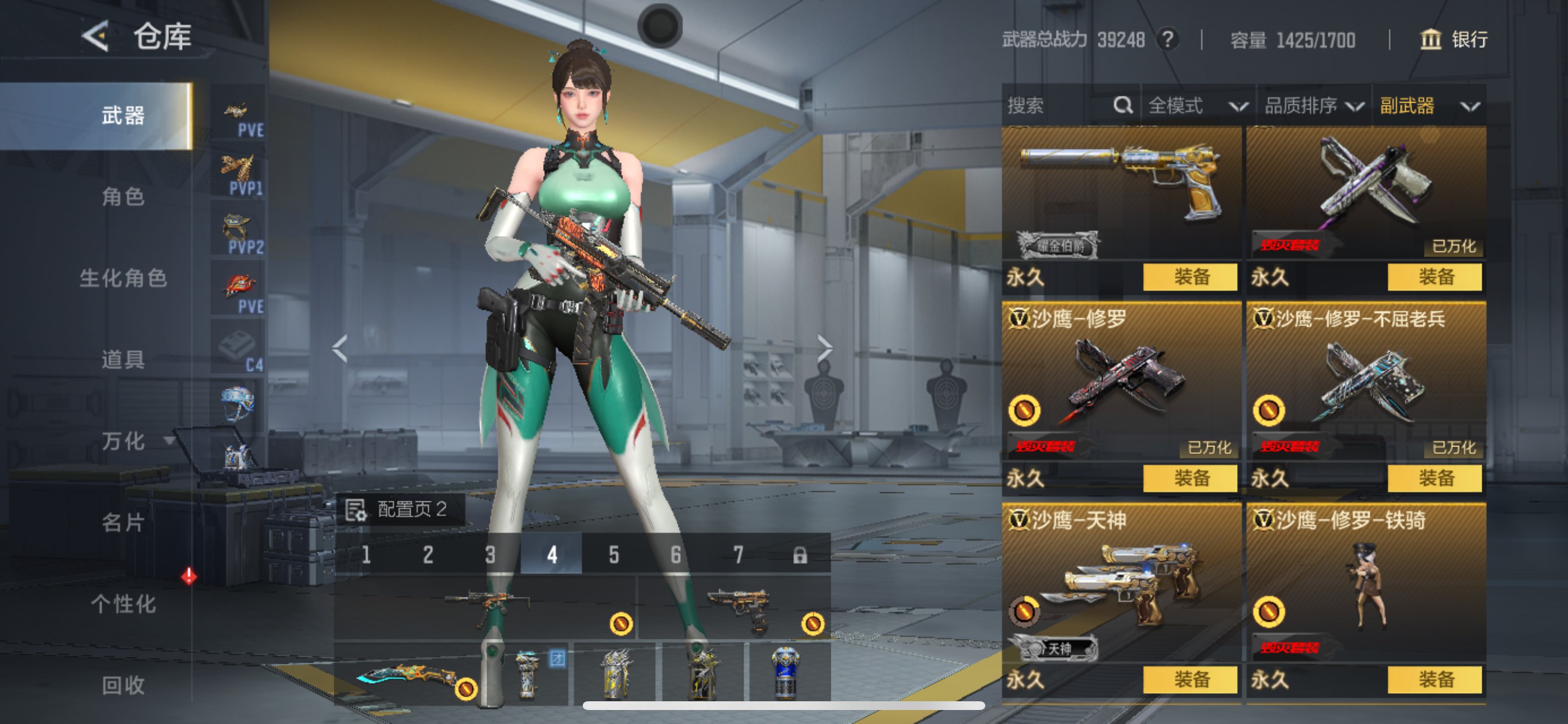The image size is (1568, 724).
Task: Select the 道具 category
Action: [x=123, y=360]
